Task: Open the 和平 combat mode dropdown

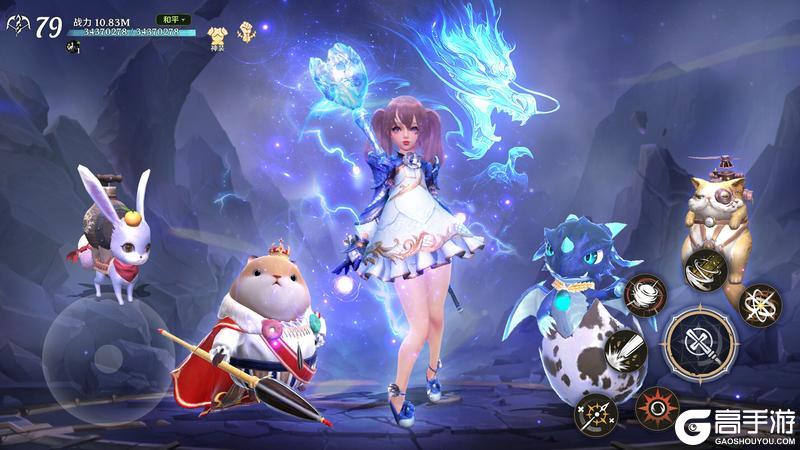Action: 172,19
